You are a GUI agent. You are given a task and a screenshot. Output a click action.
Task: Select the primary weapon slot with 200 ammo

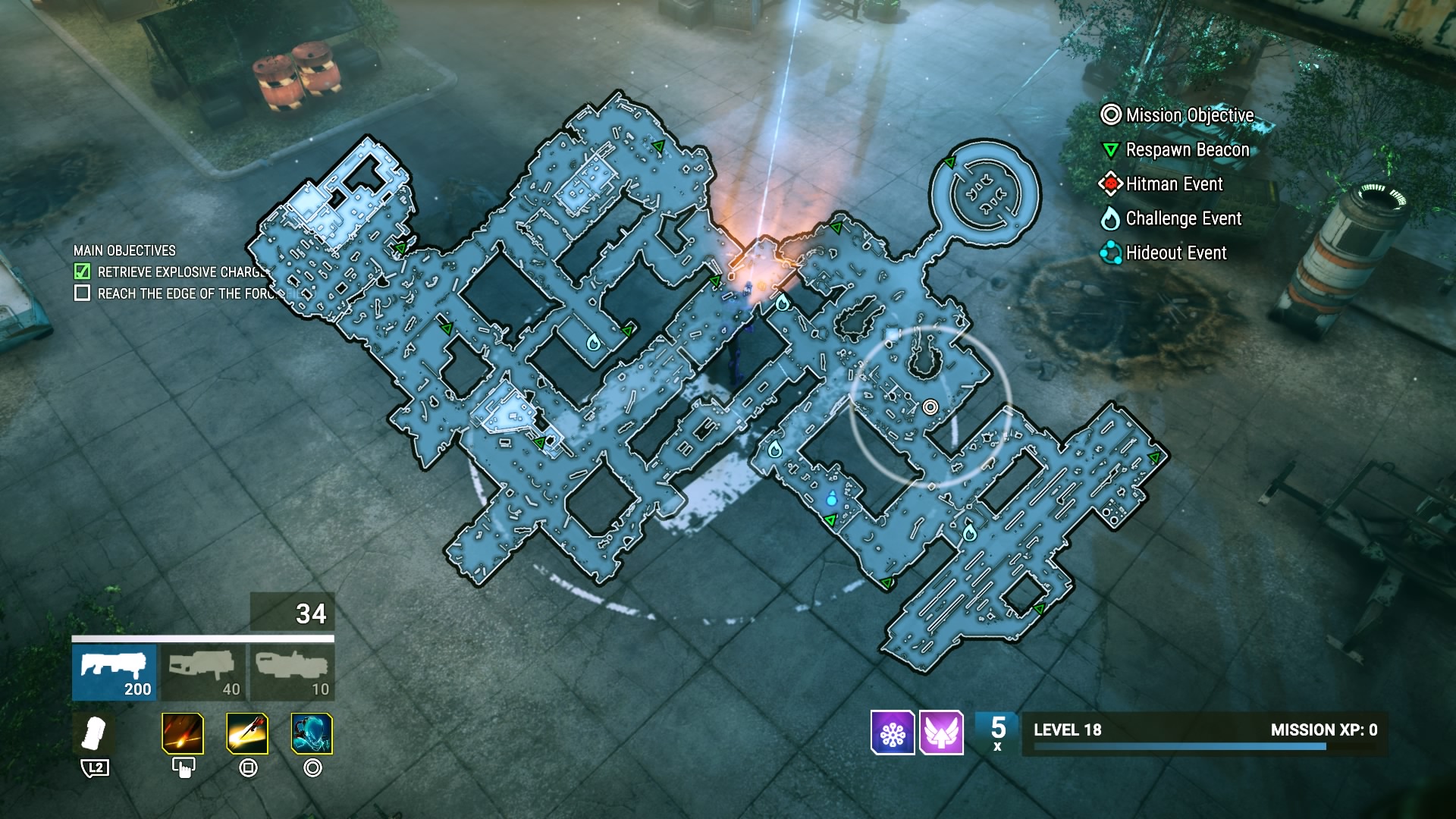(x=115, y=673)
